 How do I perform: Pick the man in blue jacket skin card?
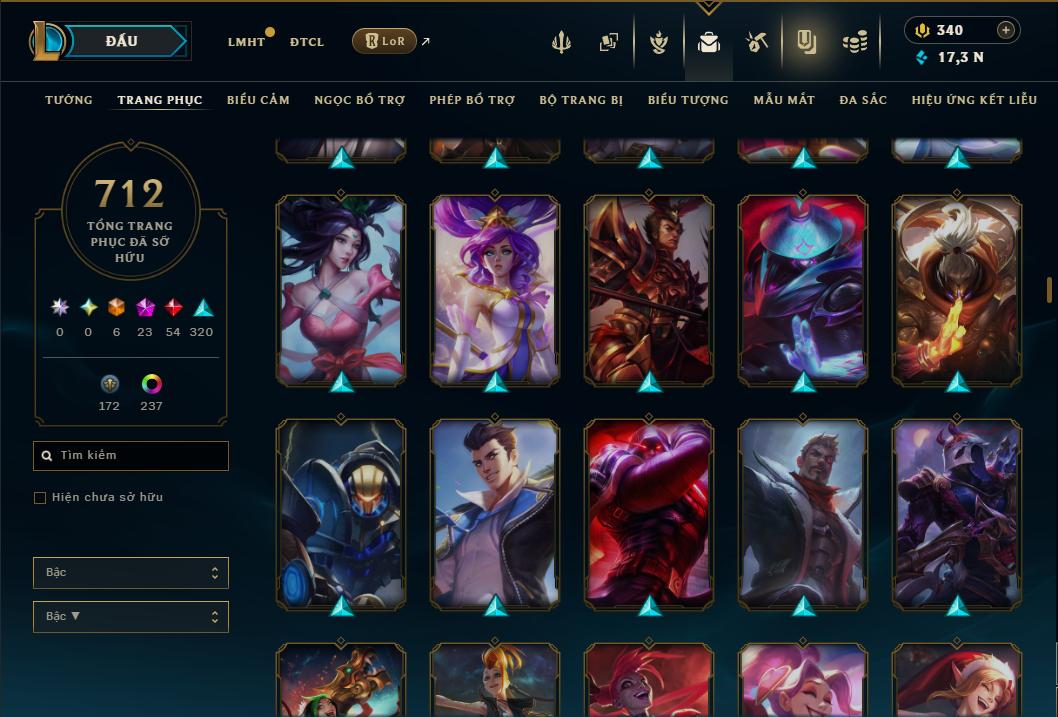[x=495, y=512]
